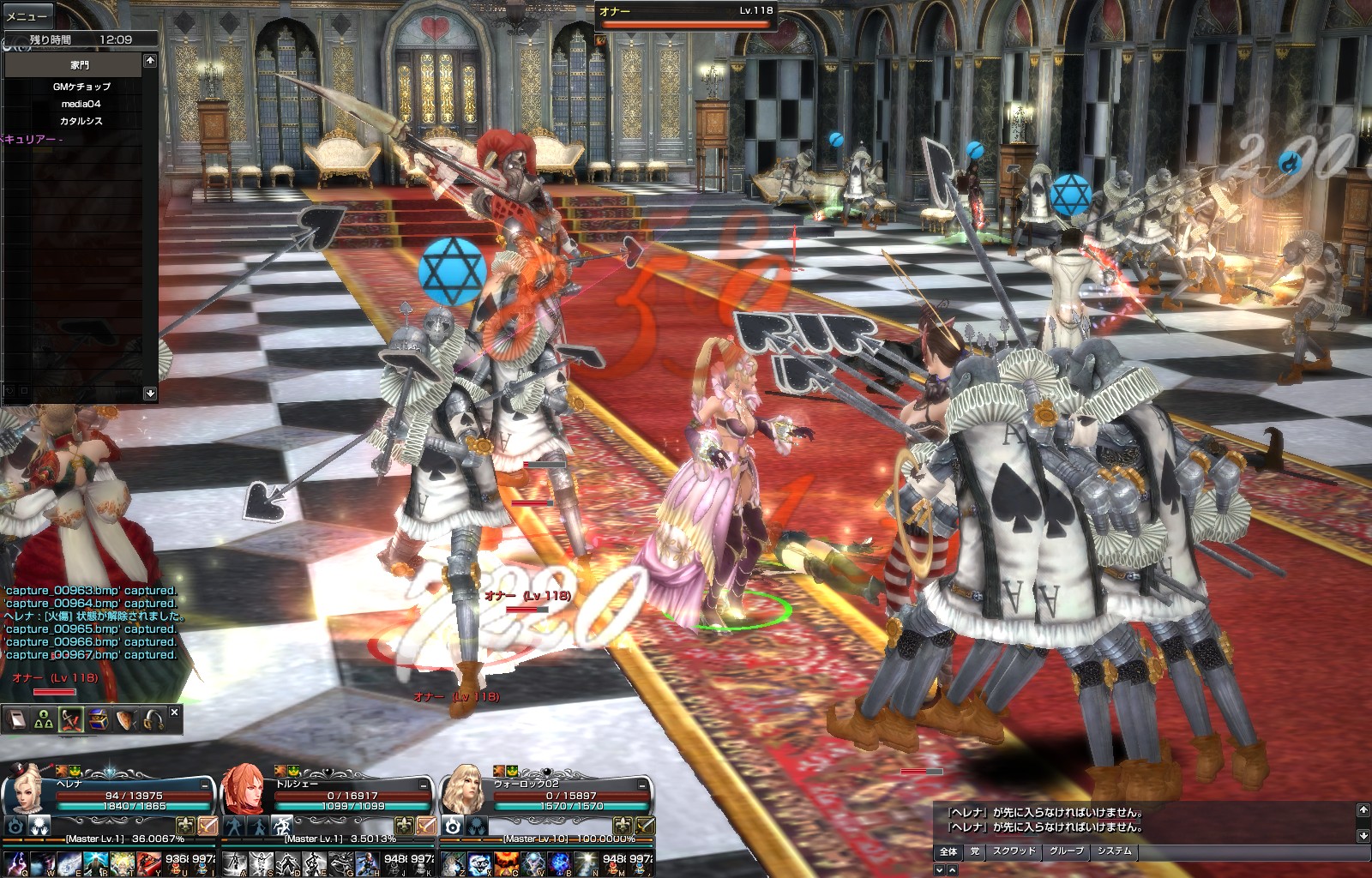Switch chat to the スクワッド tab
Screen dimensions: 1372x878
pyautogui.click(x=1014, y=851)
